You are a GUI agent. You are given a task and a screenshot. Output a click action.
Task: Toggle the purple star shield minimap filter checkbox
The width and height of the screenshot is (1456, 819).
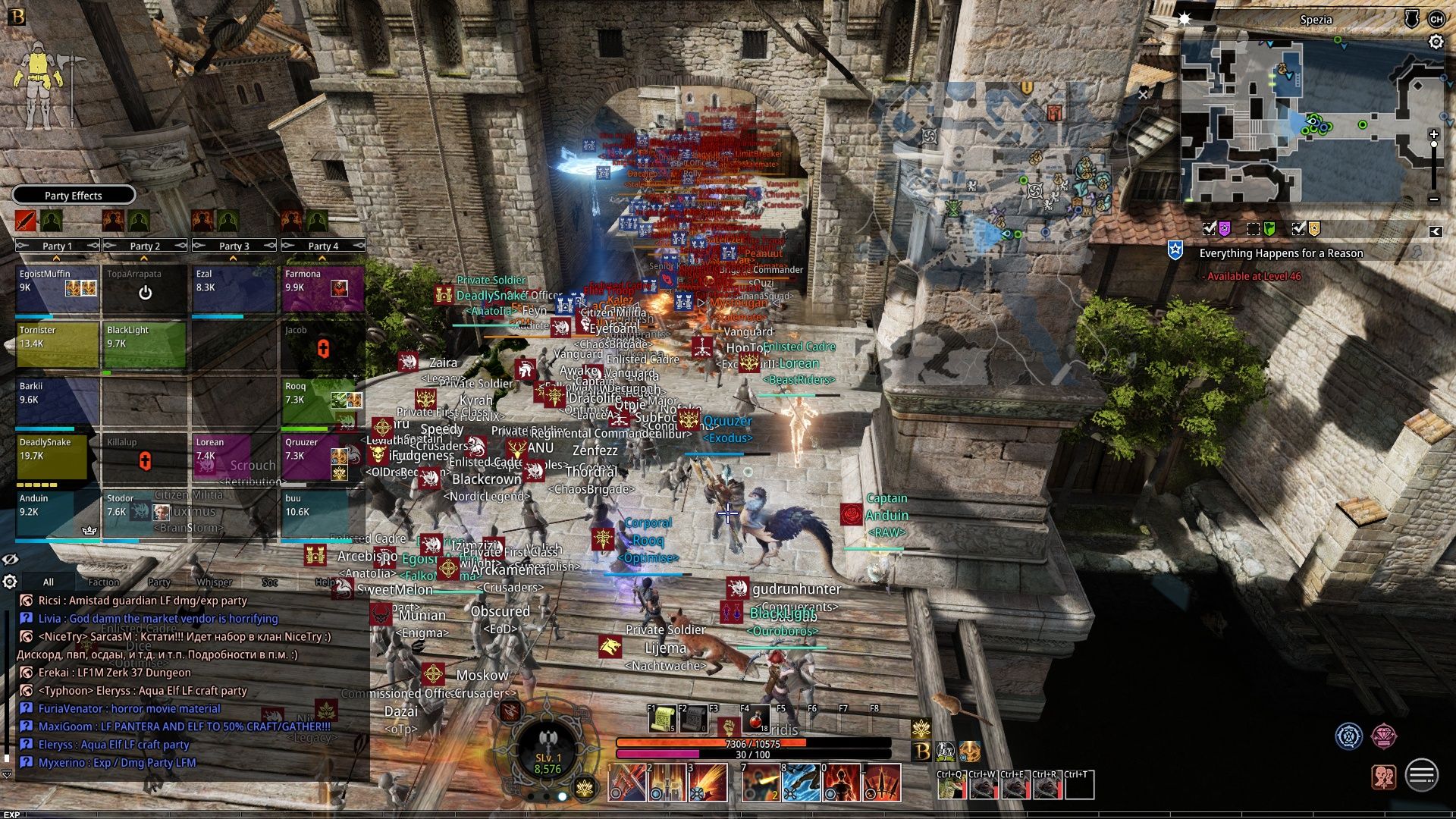click(x=1209, y=228)
